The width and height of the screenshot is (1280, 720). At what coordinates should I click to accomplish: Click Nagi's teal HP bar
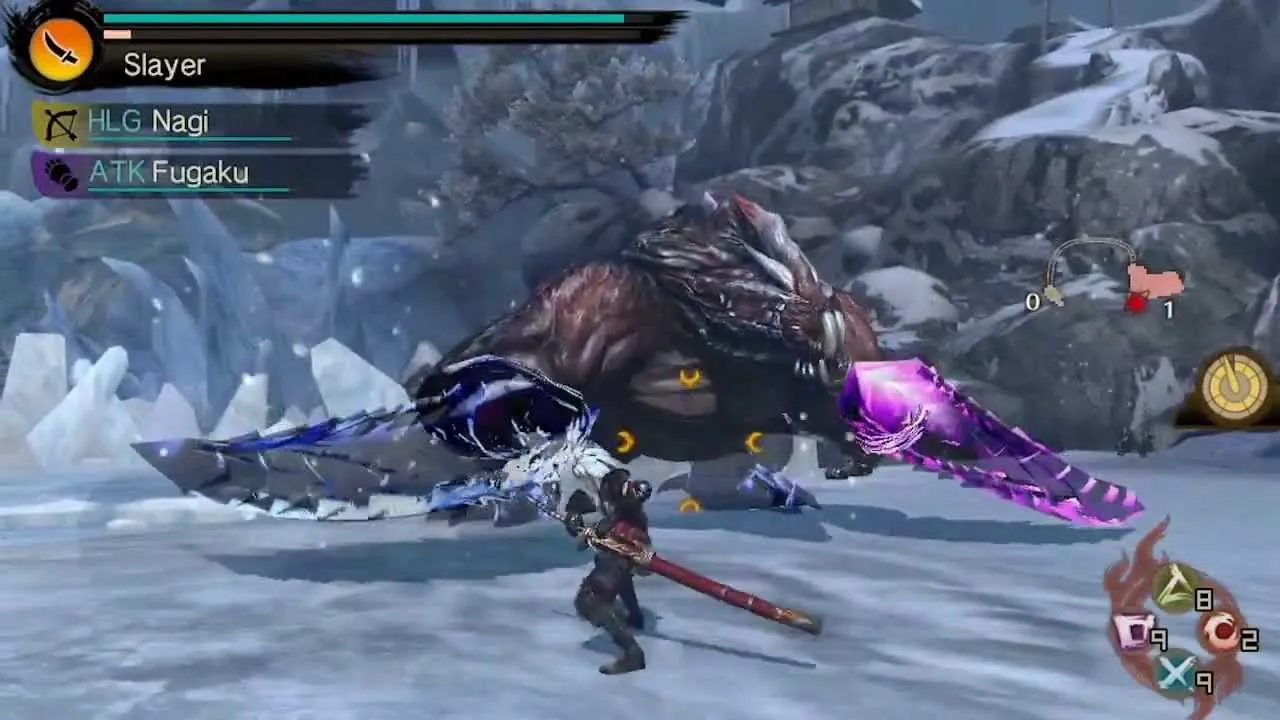(x=180, y=141)
